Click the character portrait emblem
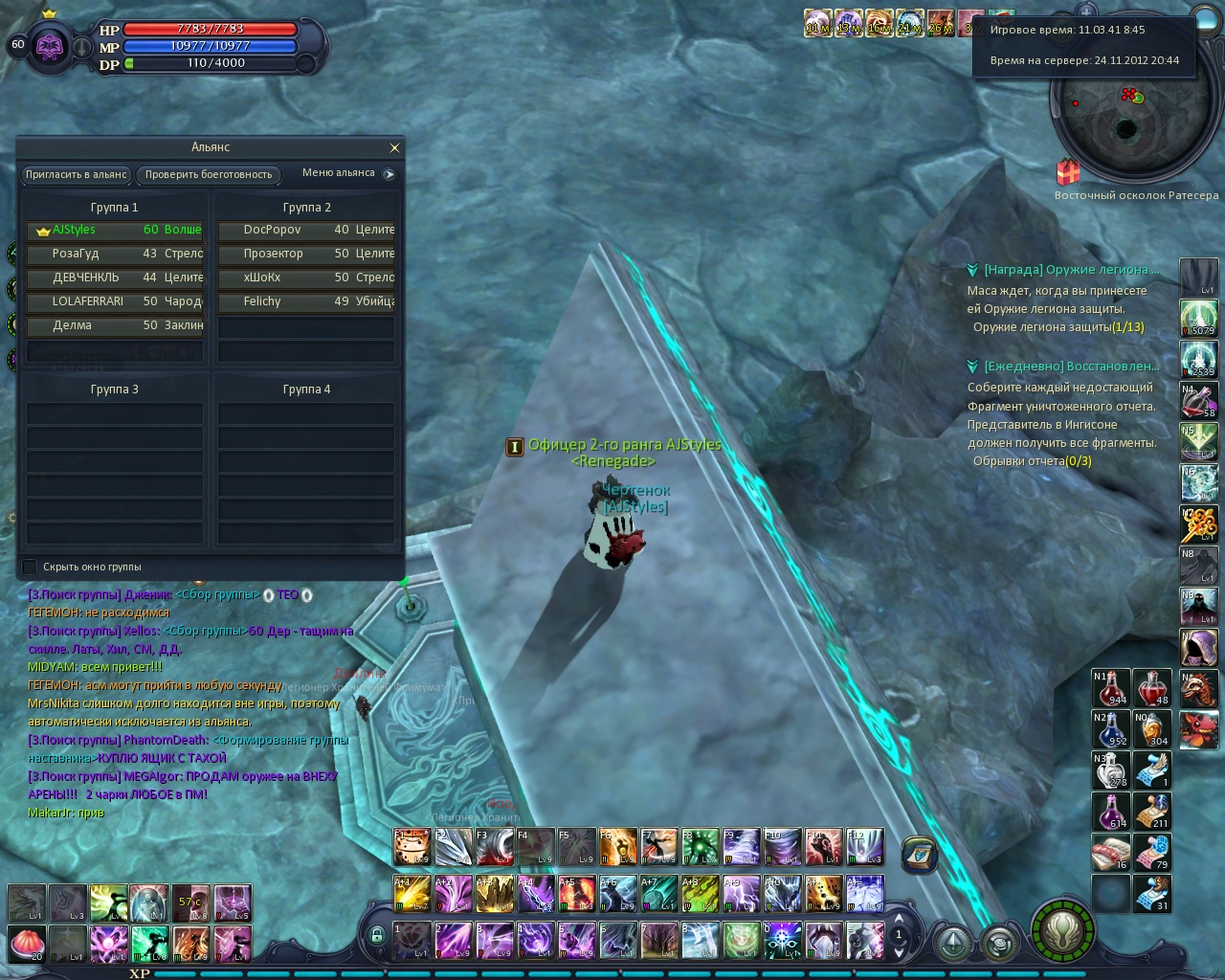The height and width of the screenshot is (980, 1225). click(x=50, y=45)
